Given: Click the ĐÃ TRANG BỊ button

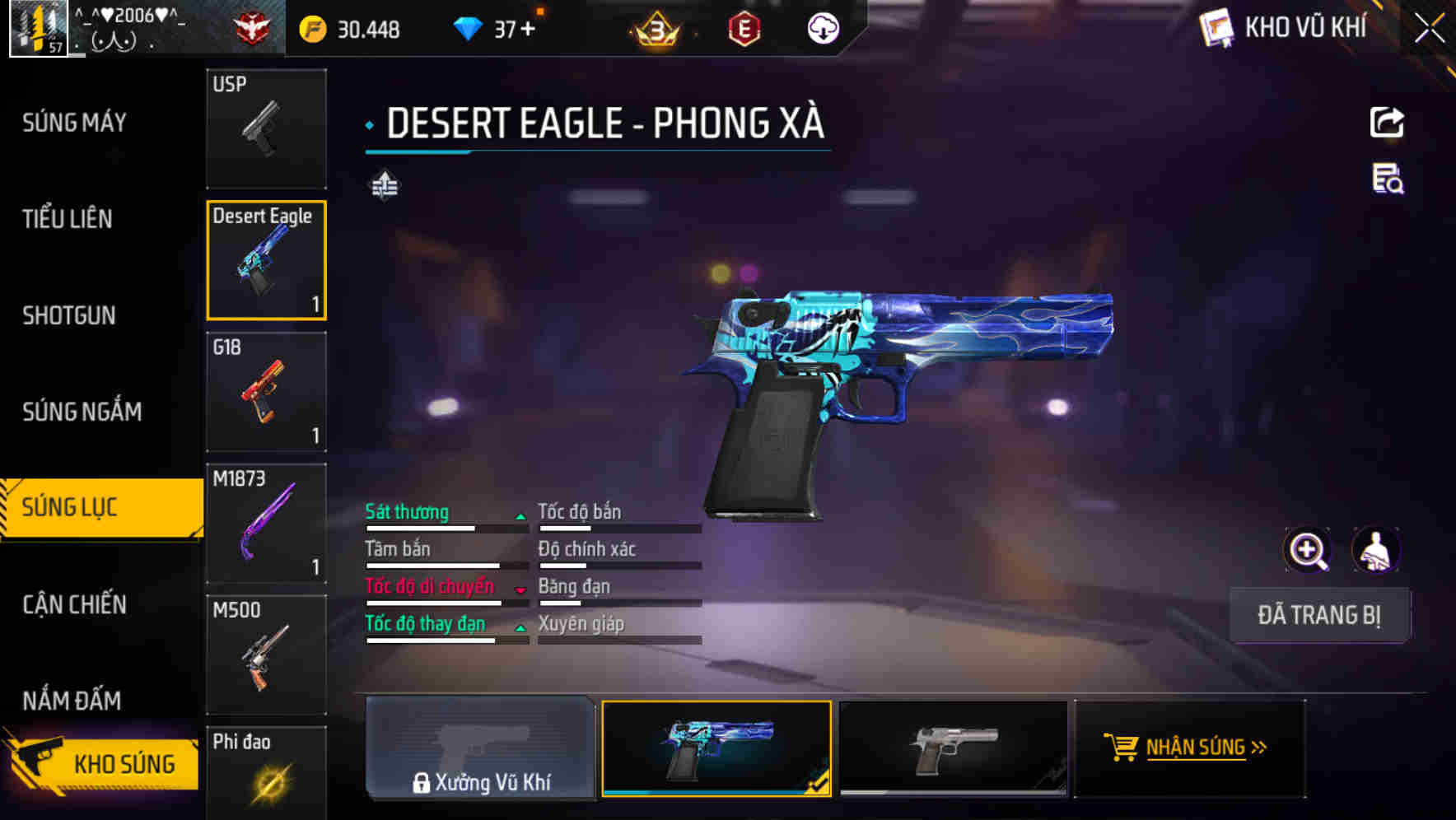Looking at the screenshot, I should 1319,614.
